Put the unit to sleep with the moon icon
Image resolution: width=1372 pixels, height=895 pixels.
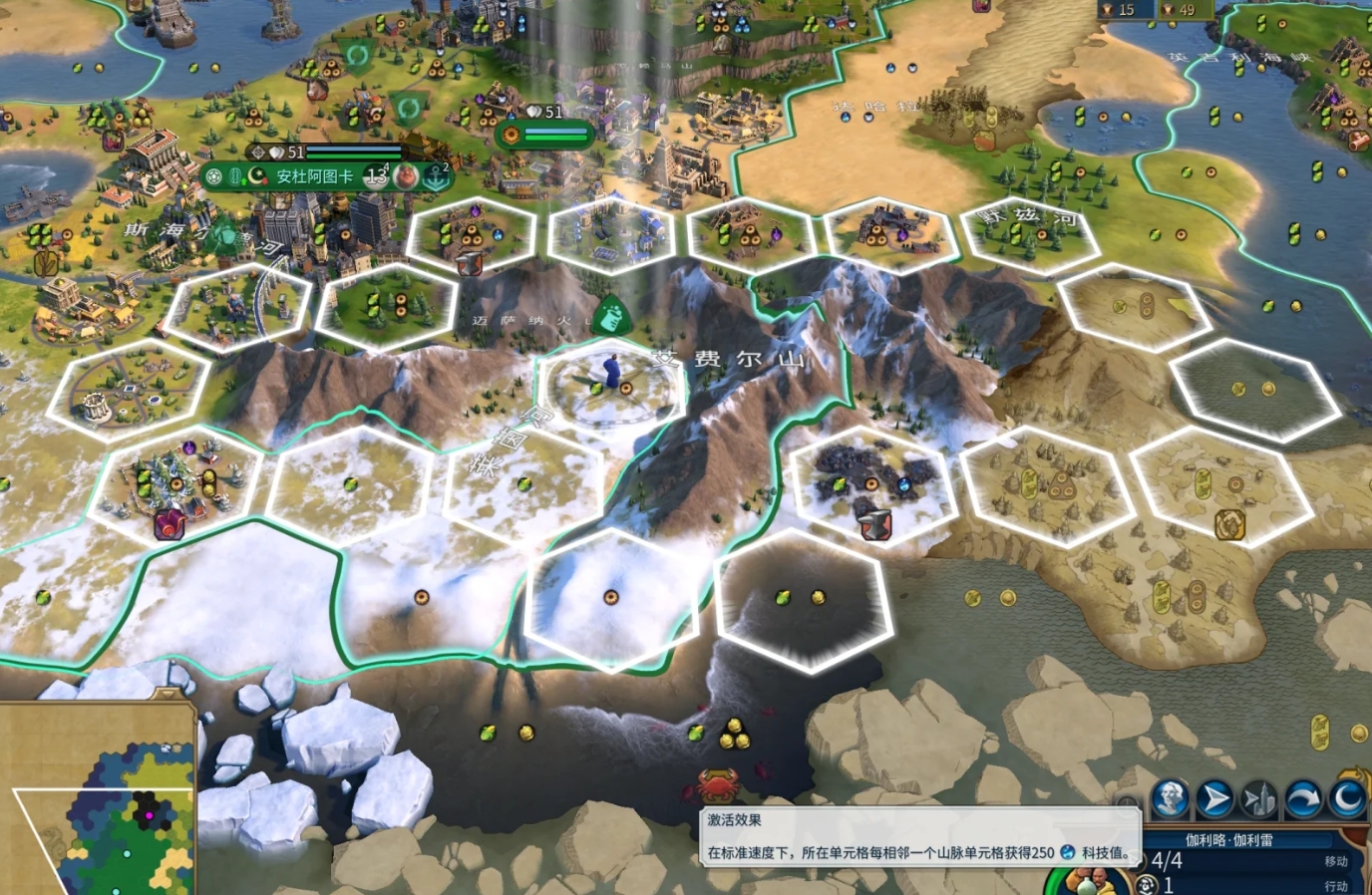click(1348, 798)
